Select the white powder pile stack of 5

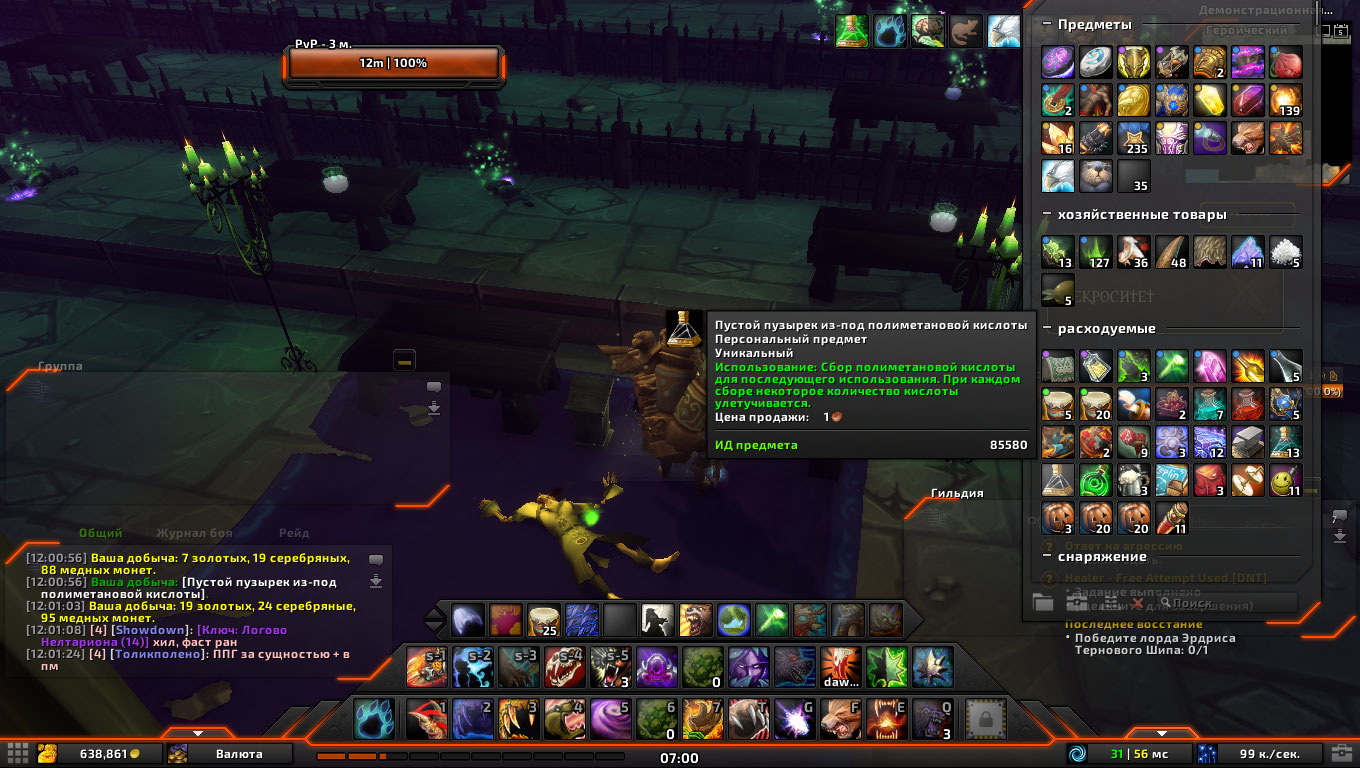point(1285,251)
